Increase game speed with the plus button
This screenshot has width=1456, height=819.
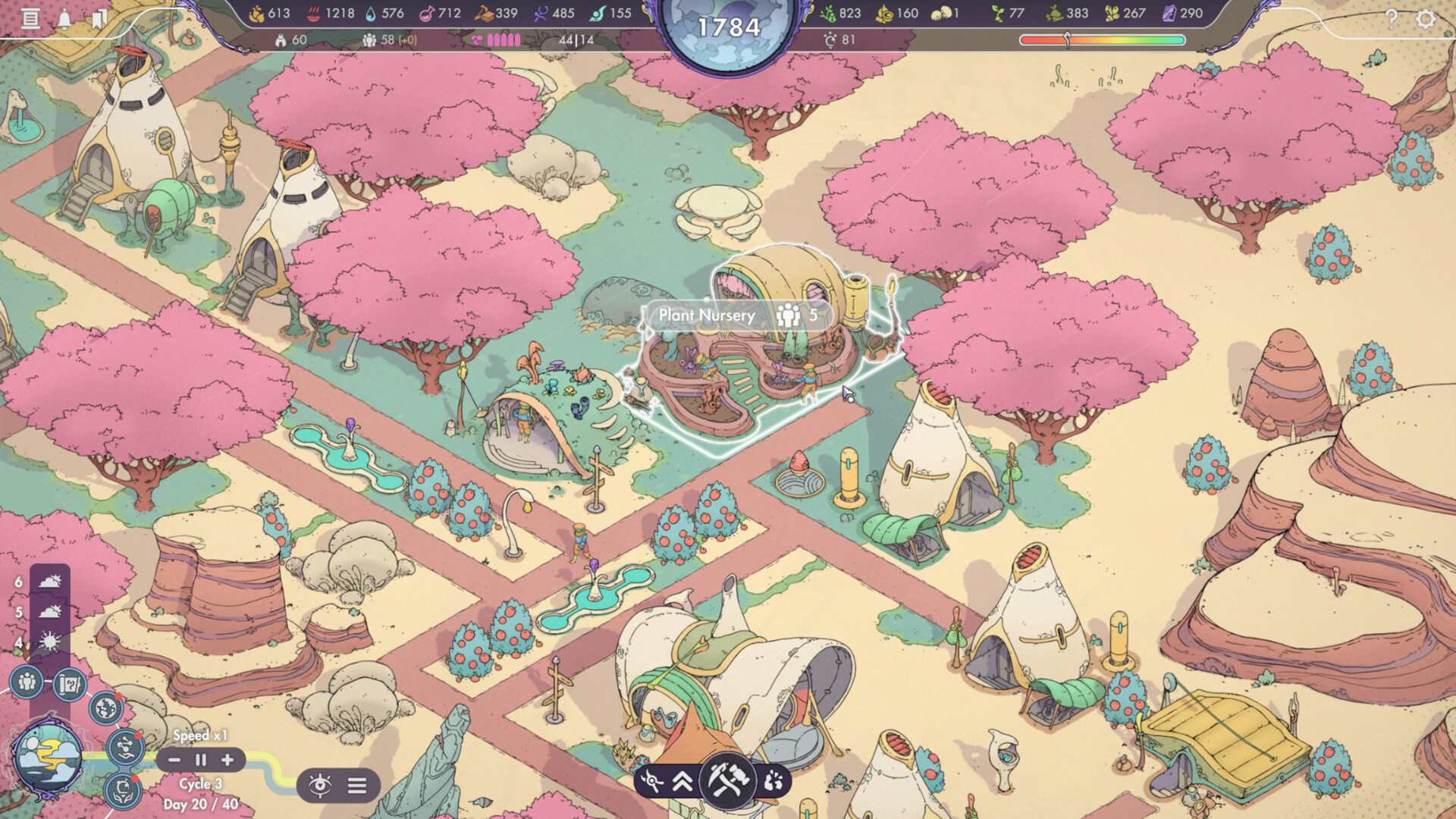coord(227,761)
